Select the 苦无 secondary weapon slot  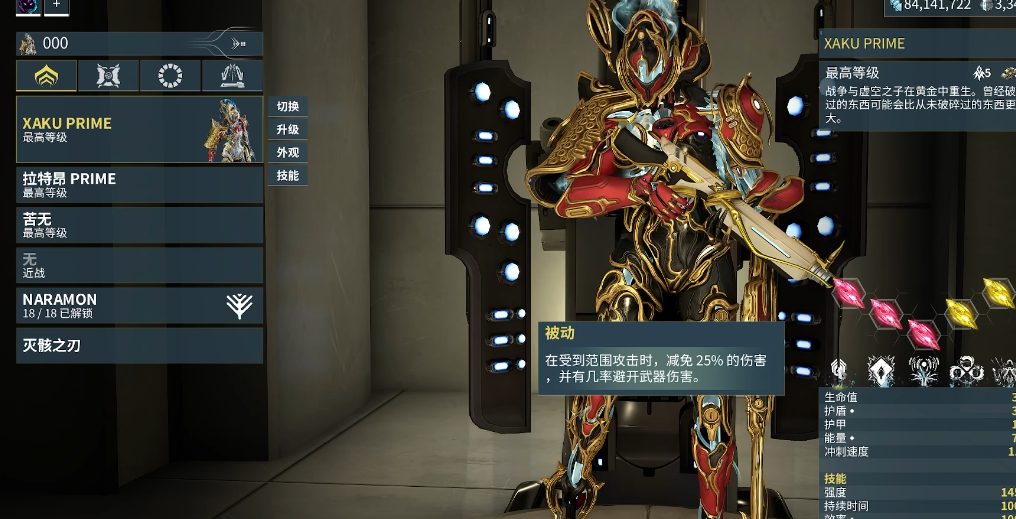[x=139, y=225]
